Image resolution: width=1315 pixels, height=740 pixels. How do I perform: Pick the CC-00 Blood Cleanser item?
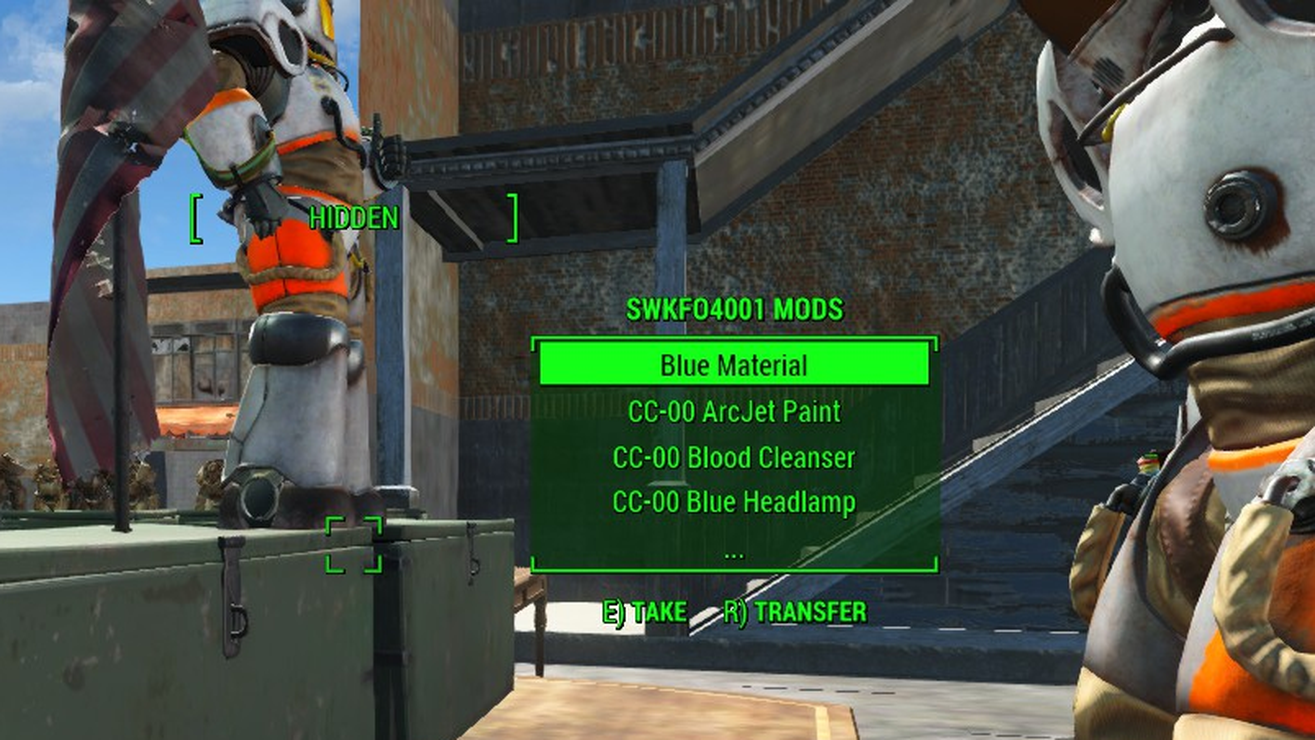[x=734, y=457]
